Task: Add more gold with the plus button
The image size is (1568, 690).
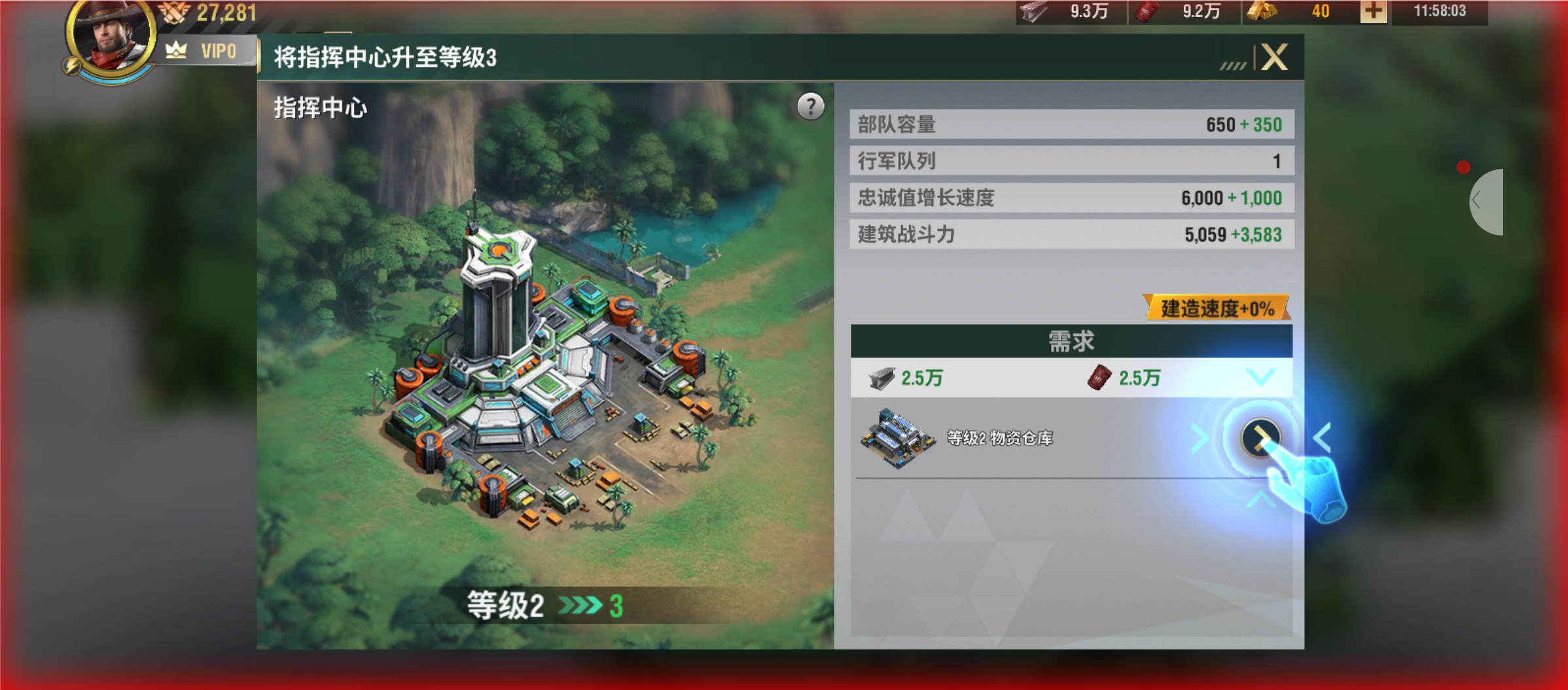Action: click(x=1373, y=12)
